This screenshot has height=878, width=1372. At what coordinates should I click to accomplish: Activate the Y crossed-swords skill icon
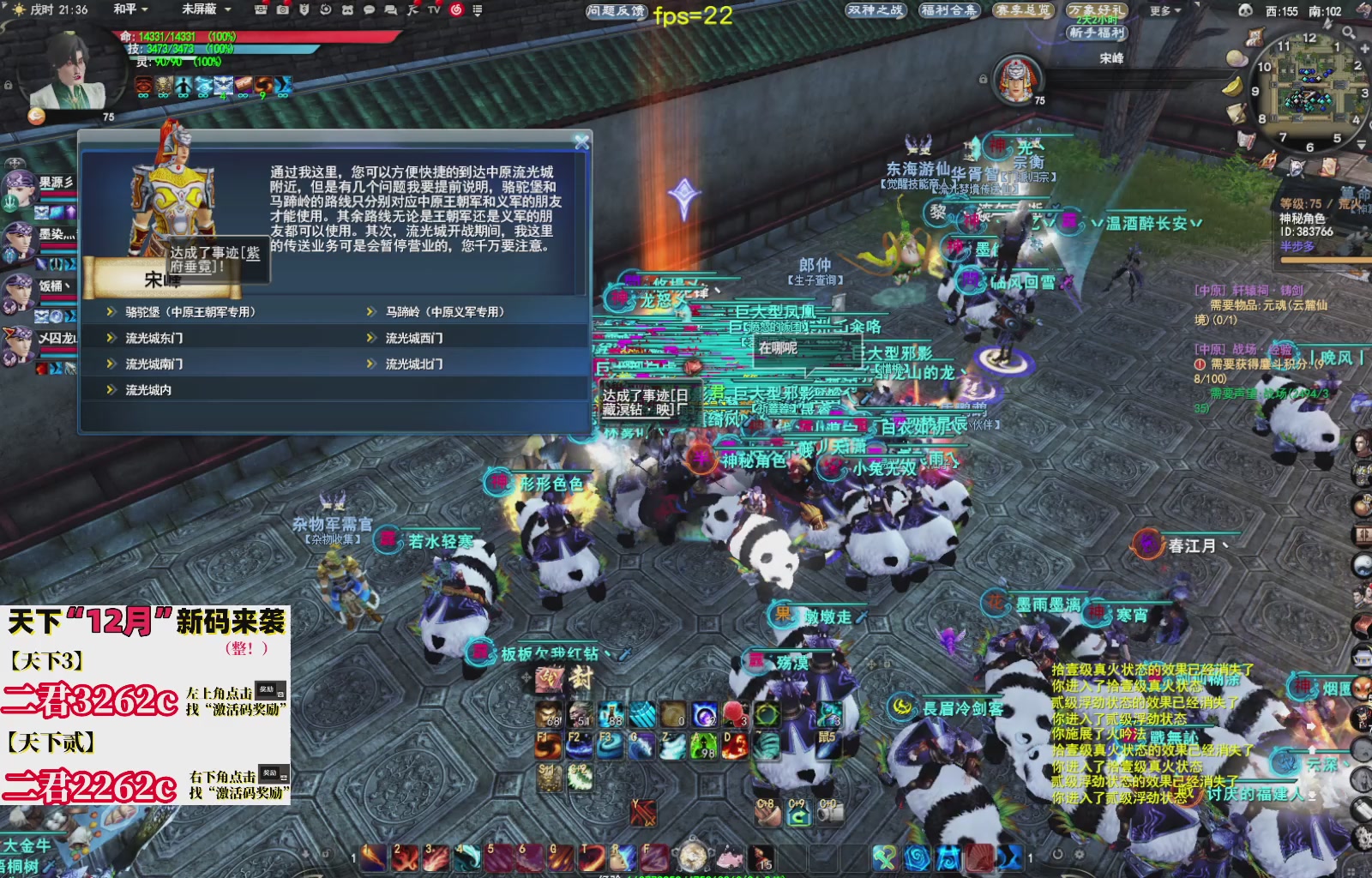tap(643, 813)
